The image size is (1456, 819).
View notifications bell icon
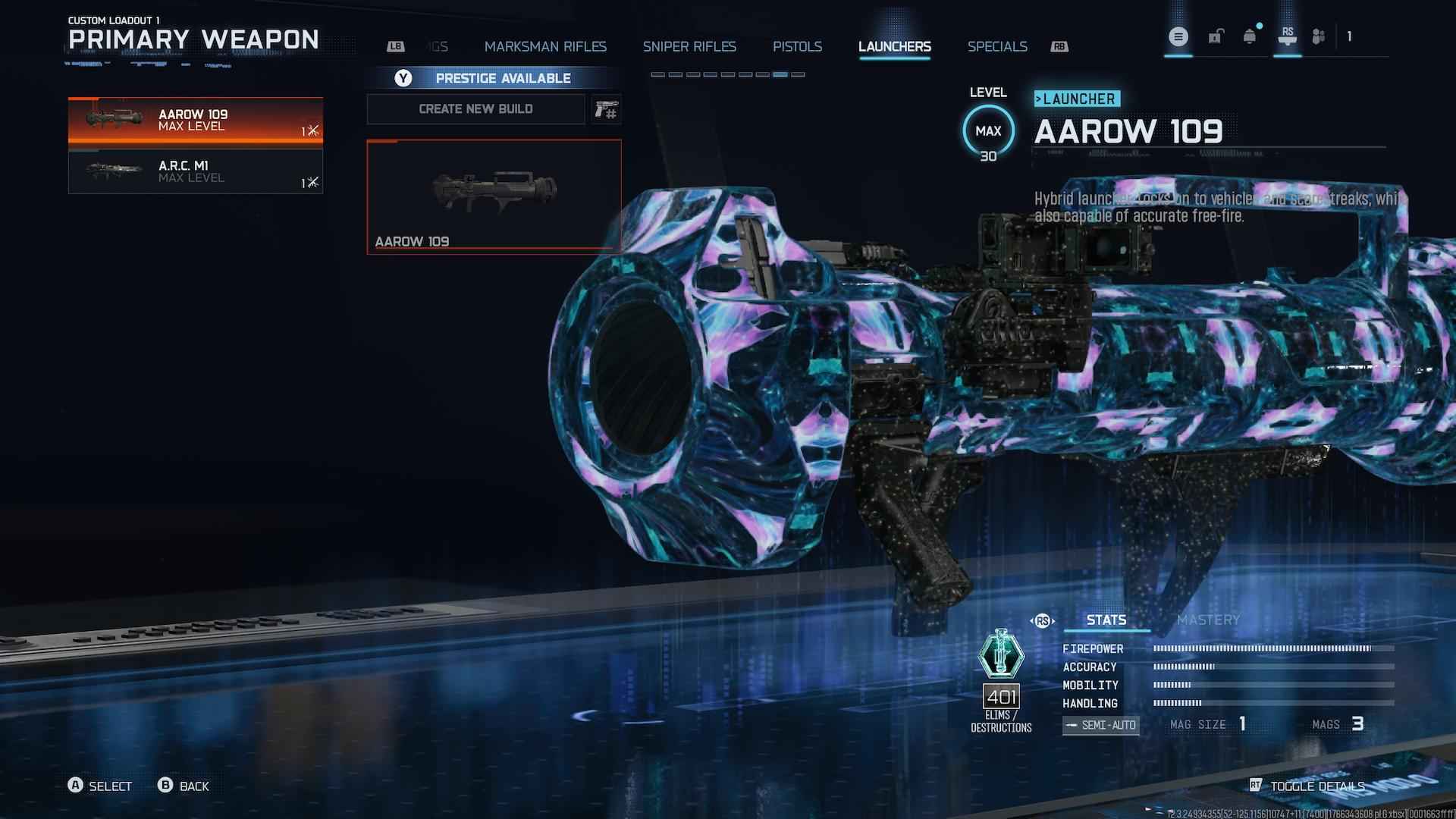coord(1250,36)
